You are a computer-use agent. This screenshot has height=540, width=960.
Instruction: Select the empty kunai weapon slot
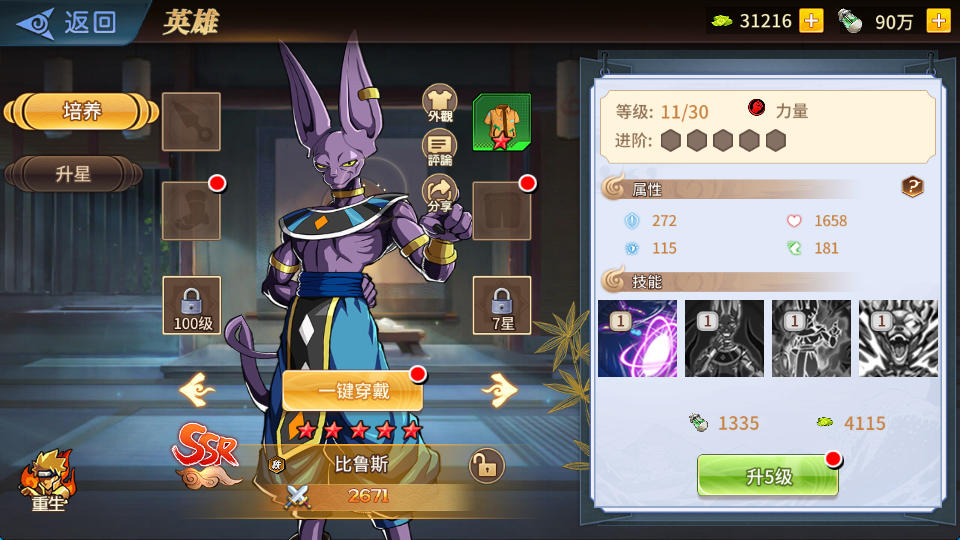191,122
